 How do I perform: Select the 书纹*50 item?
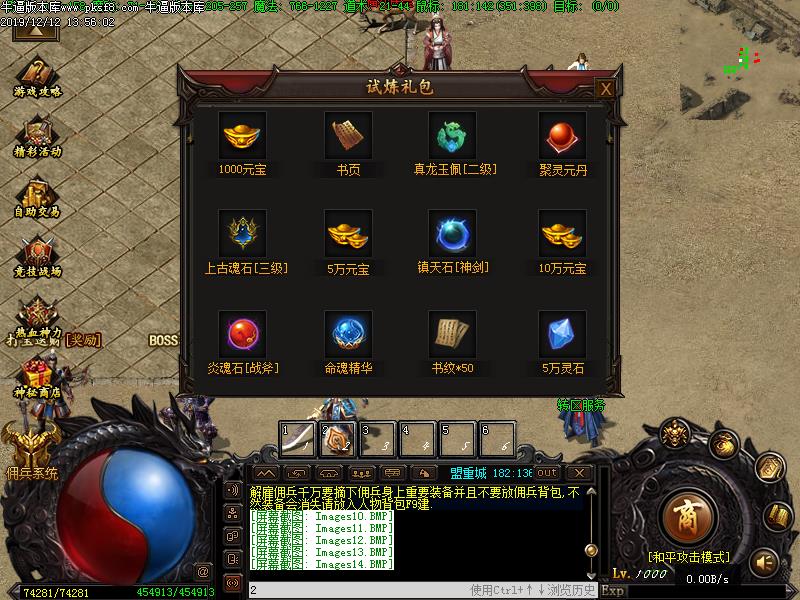(x=454, y=333)
